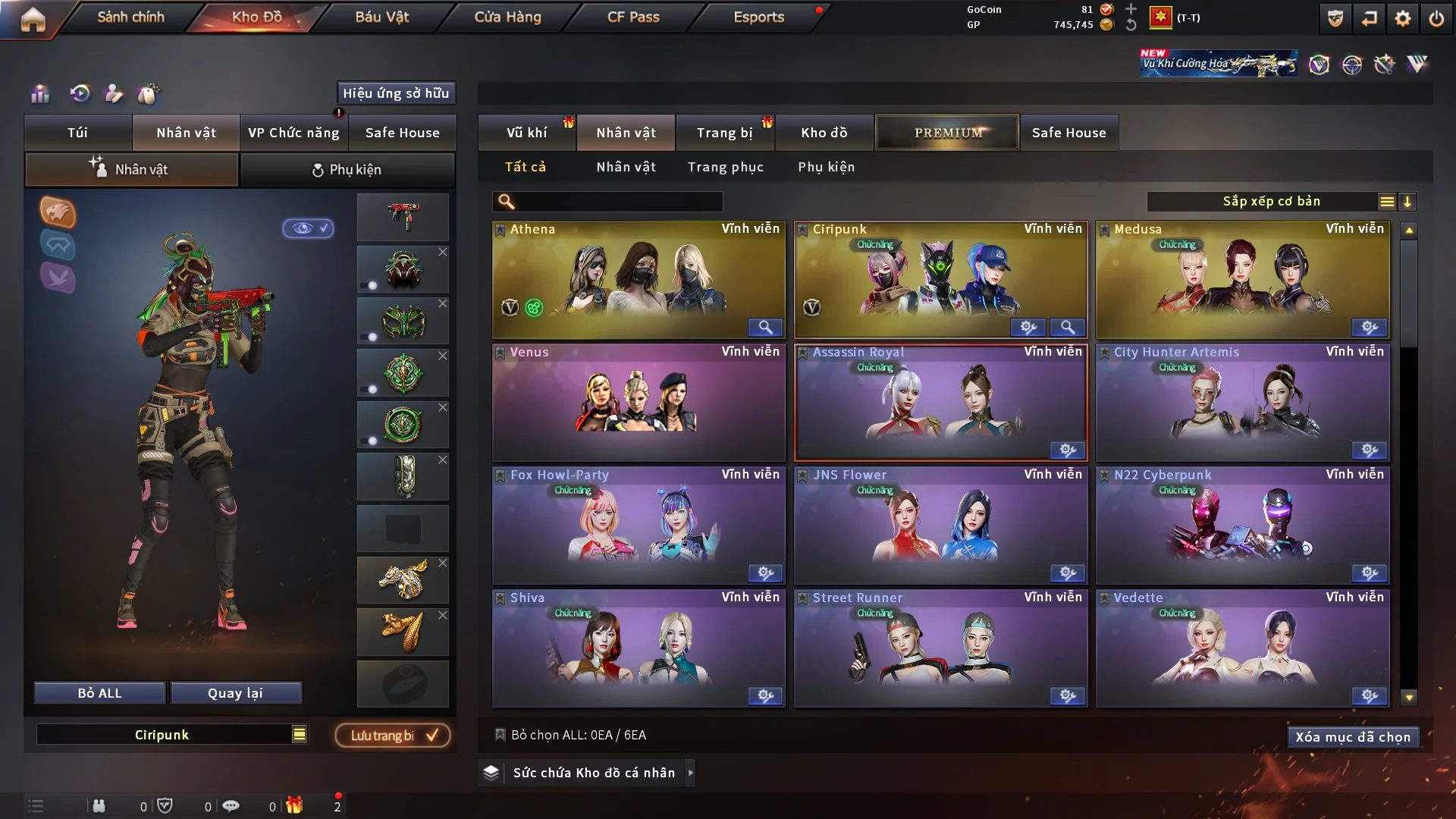1456x819 pixels.
Task: Filter by Trang phục subcategory
Action: click(x=725, y=167)
